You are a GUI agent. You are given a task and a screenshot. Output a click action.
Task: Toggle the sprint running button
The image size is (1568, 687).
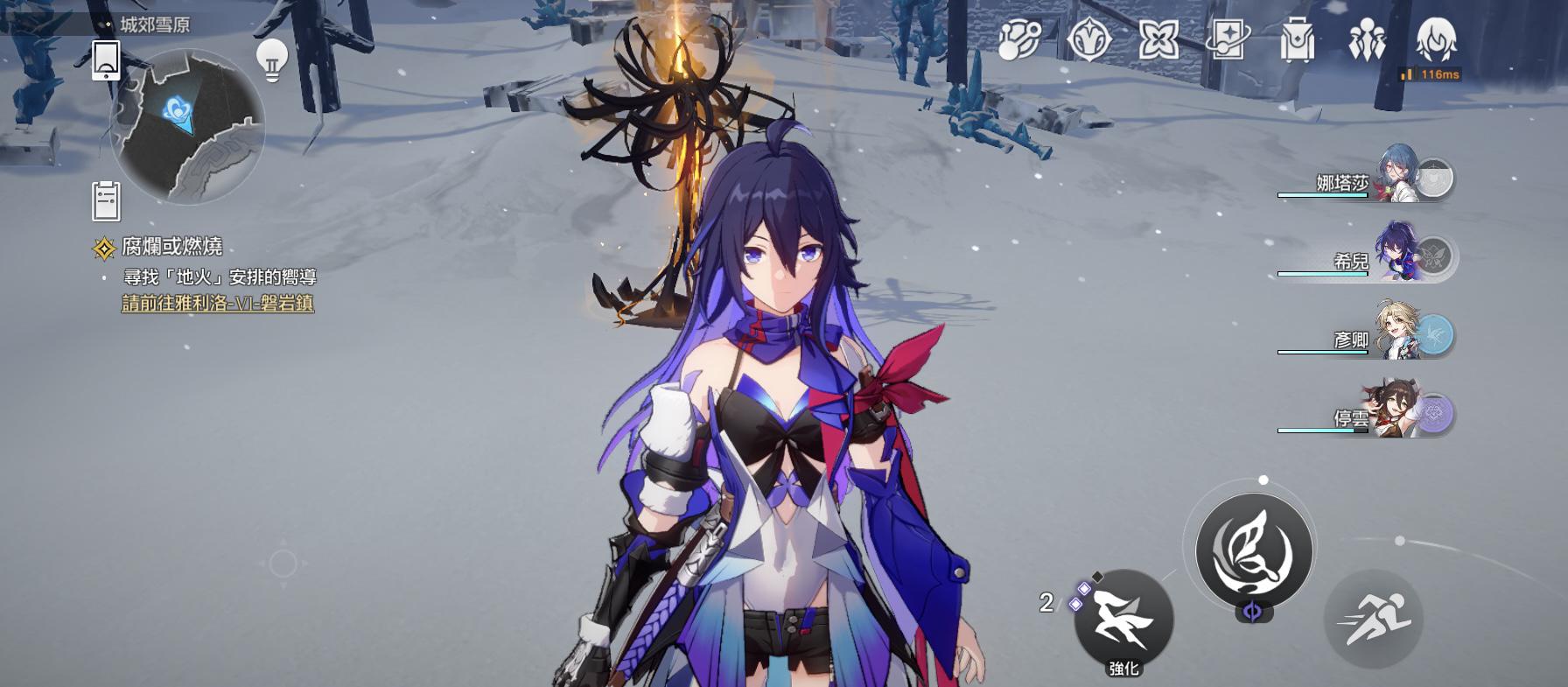(x=1373, y=620)
